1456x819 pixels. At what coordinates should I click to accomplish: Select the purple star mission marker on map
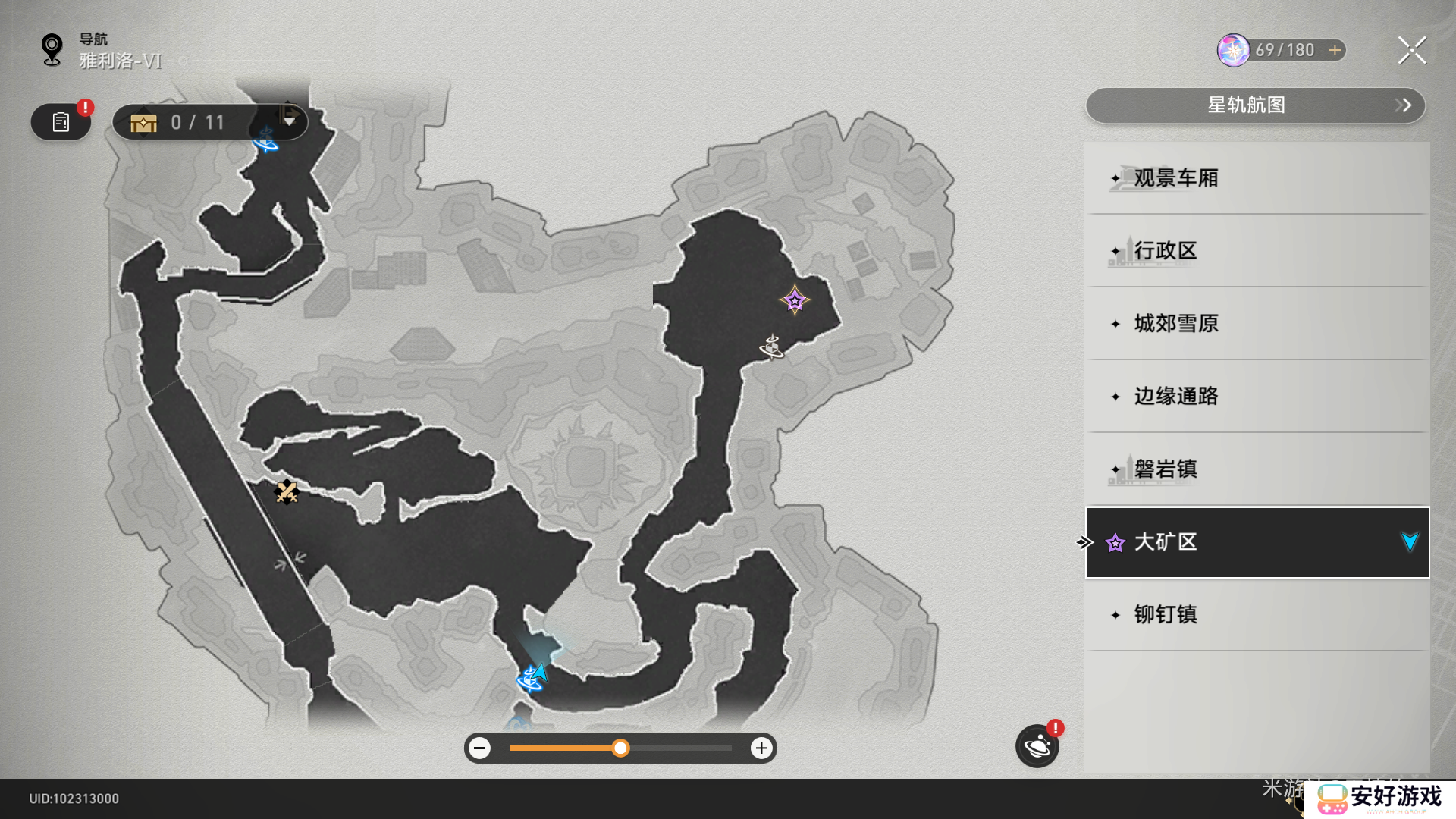tap(794, 301)
